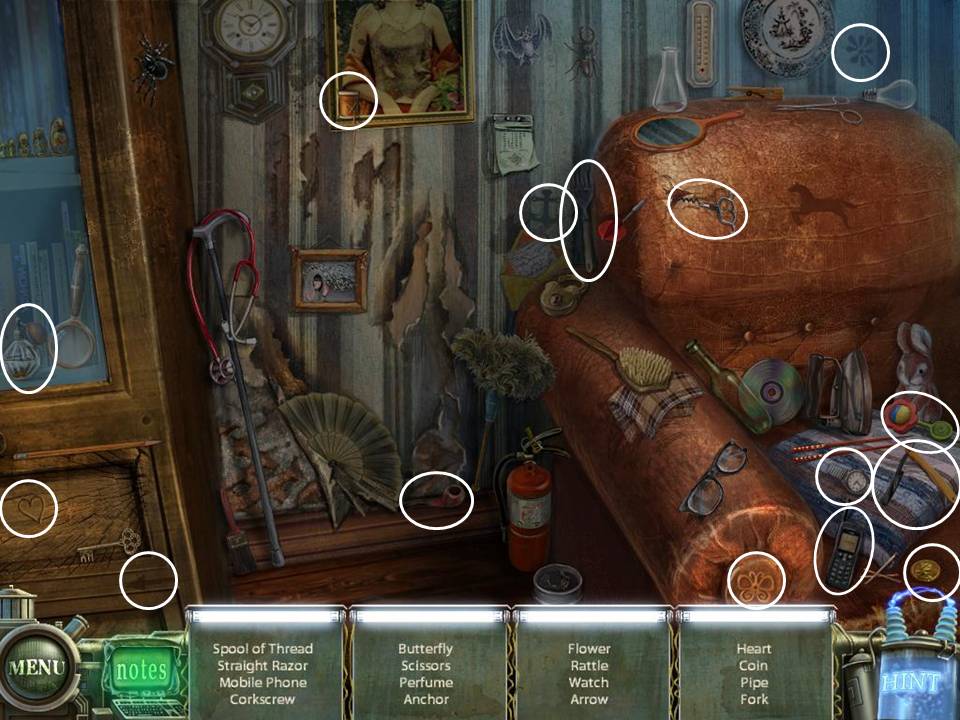Use the HINT button
Viewport: 960px width, 720px height.
[x=911, y=683]
